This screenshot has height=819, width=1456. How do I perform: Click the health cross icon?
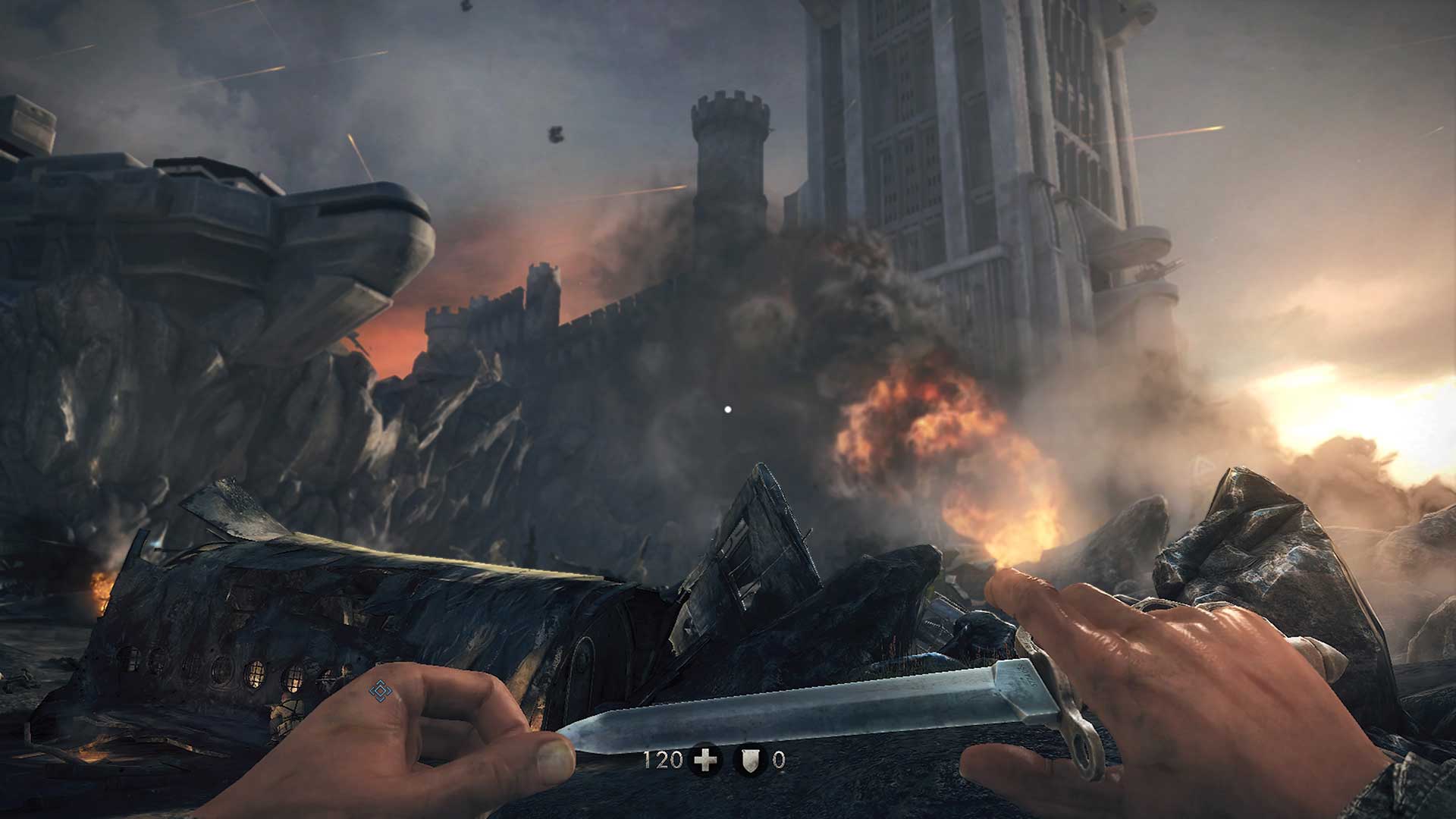(705, 760)
